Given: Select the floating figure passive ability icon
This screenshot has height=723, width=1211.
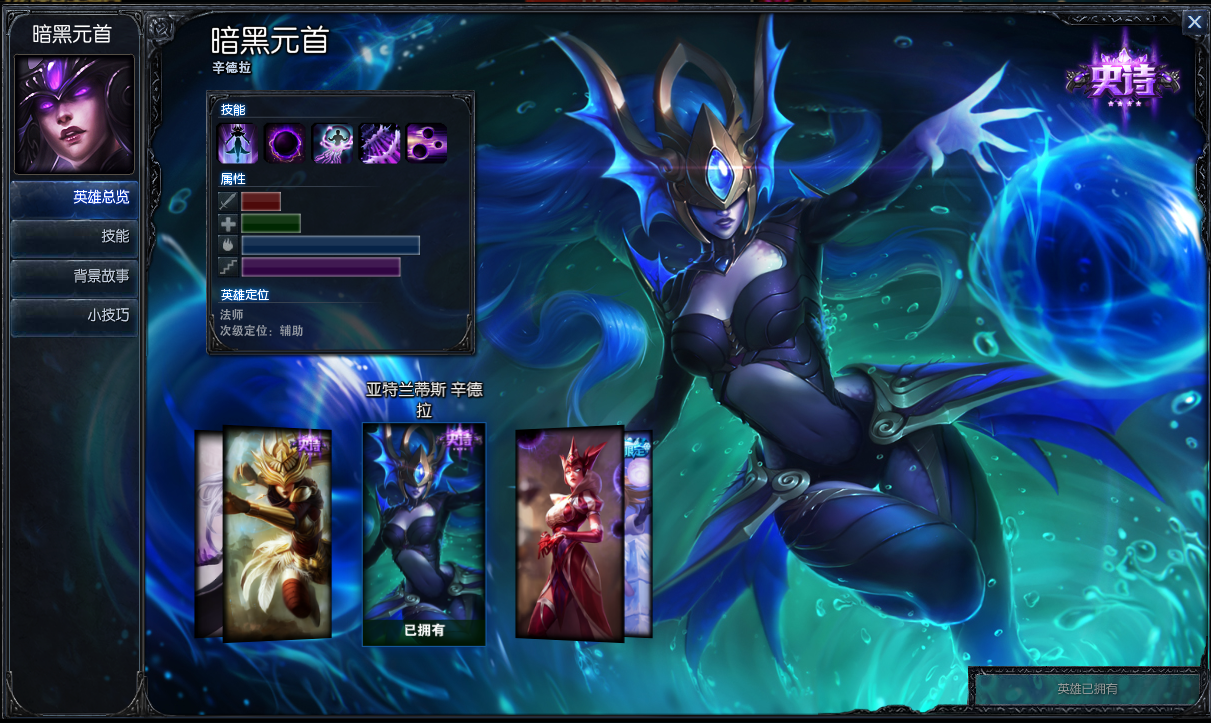Looking at the screenshot, I should [x=238, y=144].
